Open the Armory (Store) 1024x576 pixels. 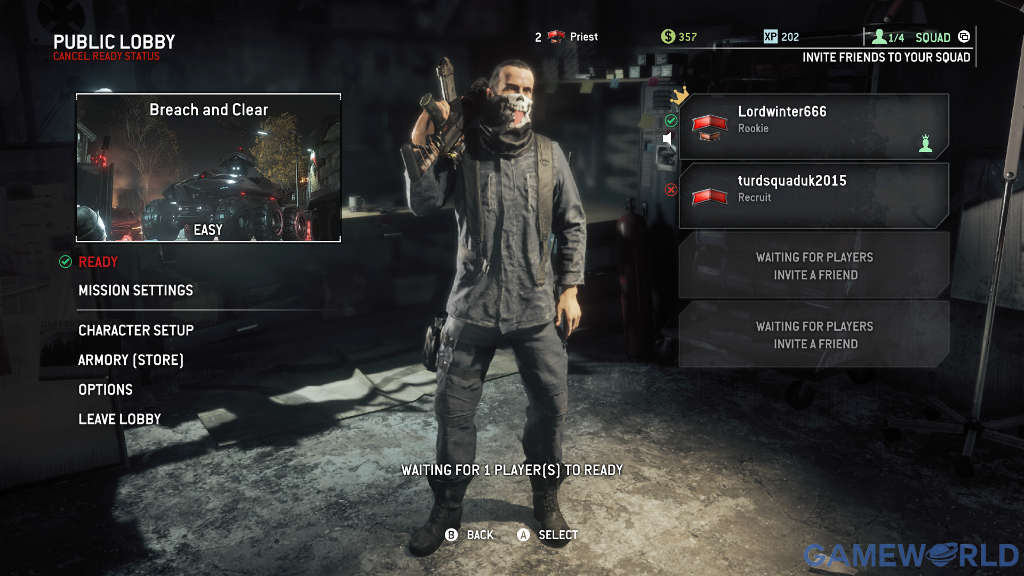(131, 360)
